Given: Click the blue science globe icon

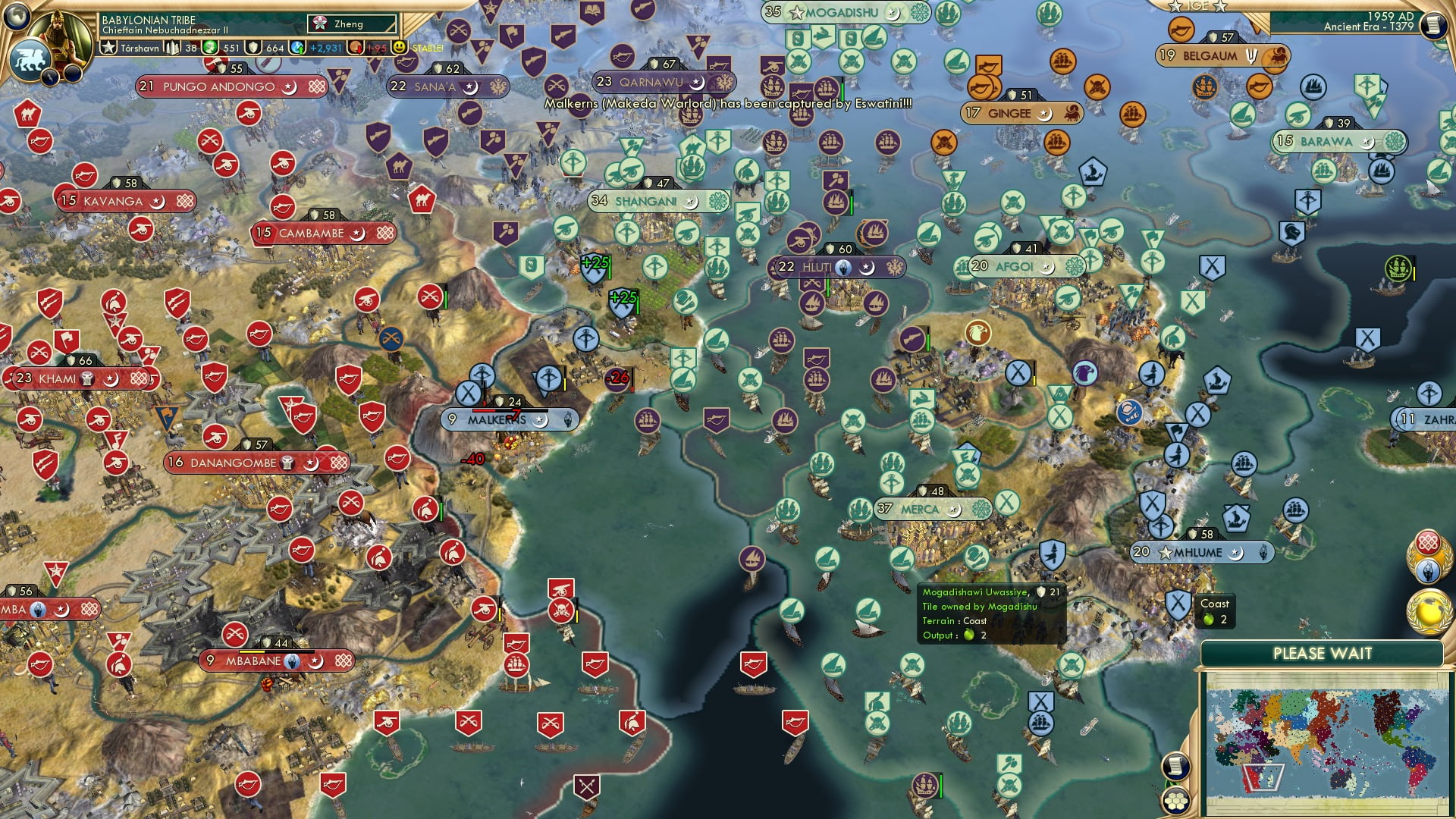Looking at the screenshot, I should pos(298,48).
